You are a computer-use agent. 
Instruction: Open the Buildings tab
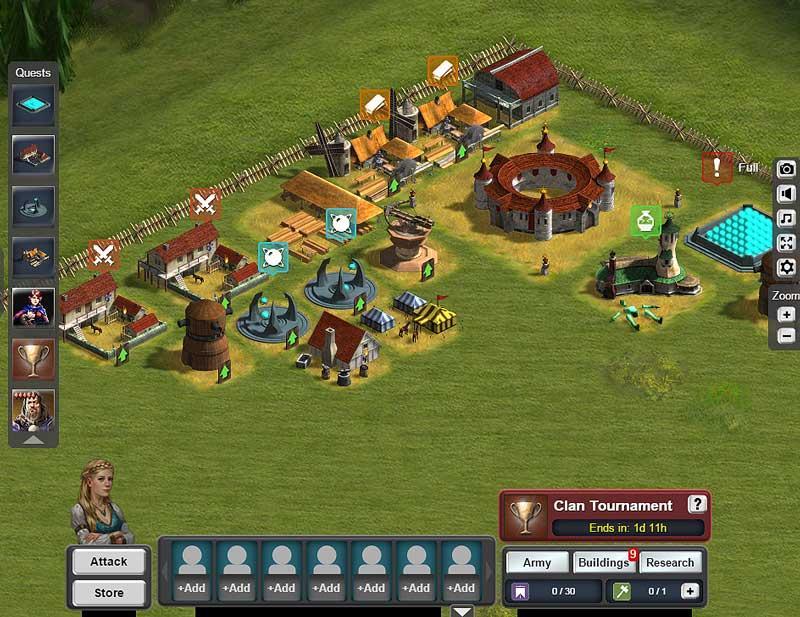(x=603, y=562)
